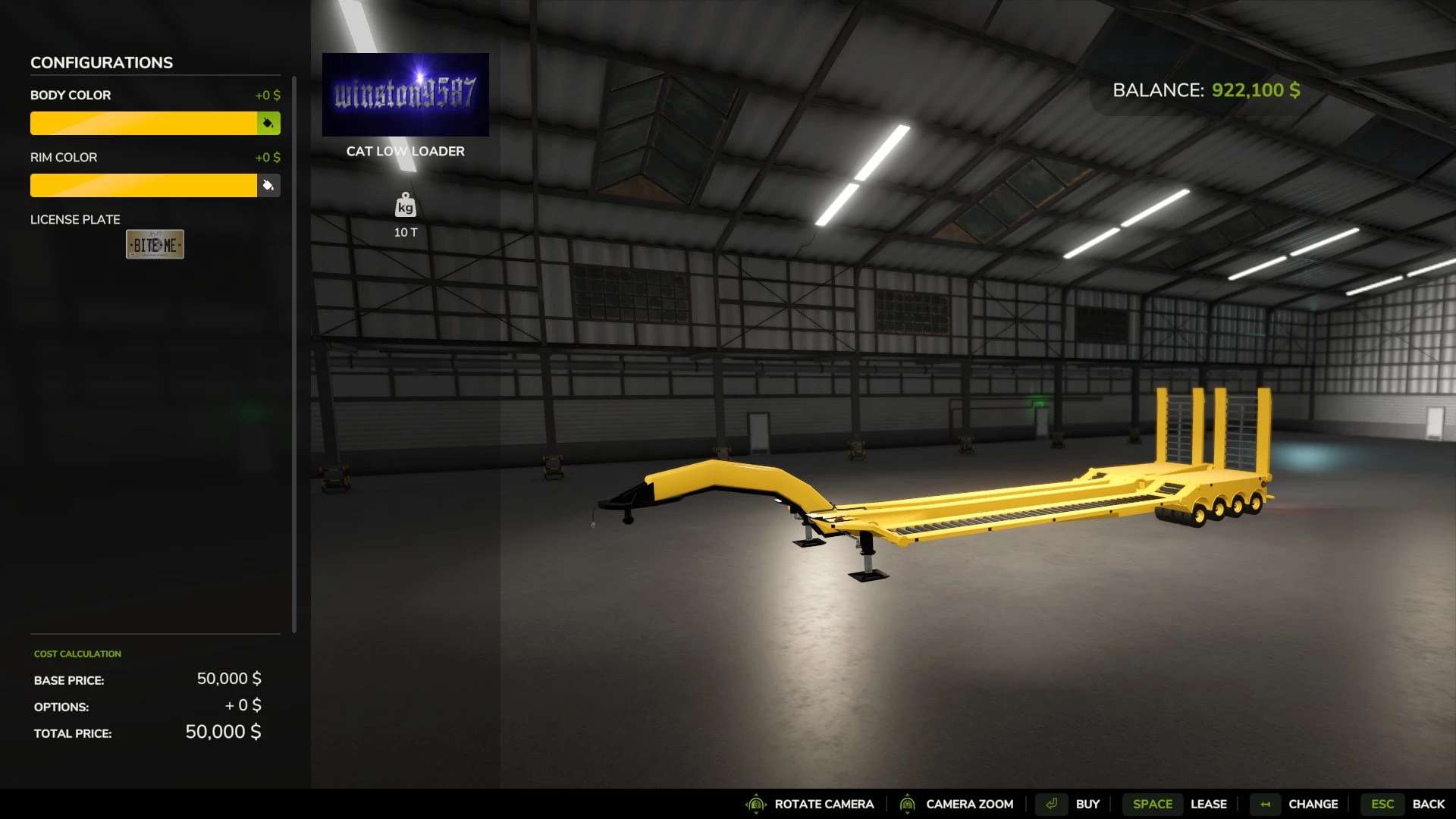The height and width of the screenshot is (819, 1456).
Task: Click the enter key icon beside BUY
Action: click(x=1051, y=804)
